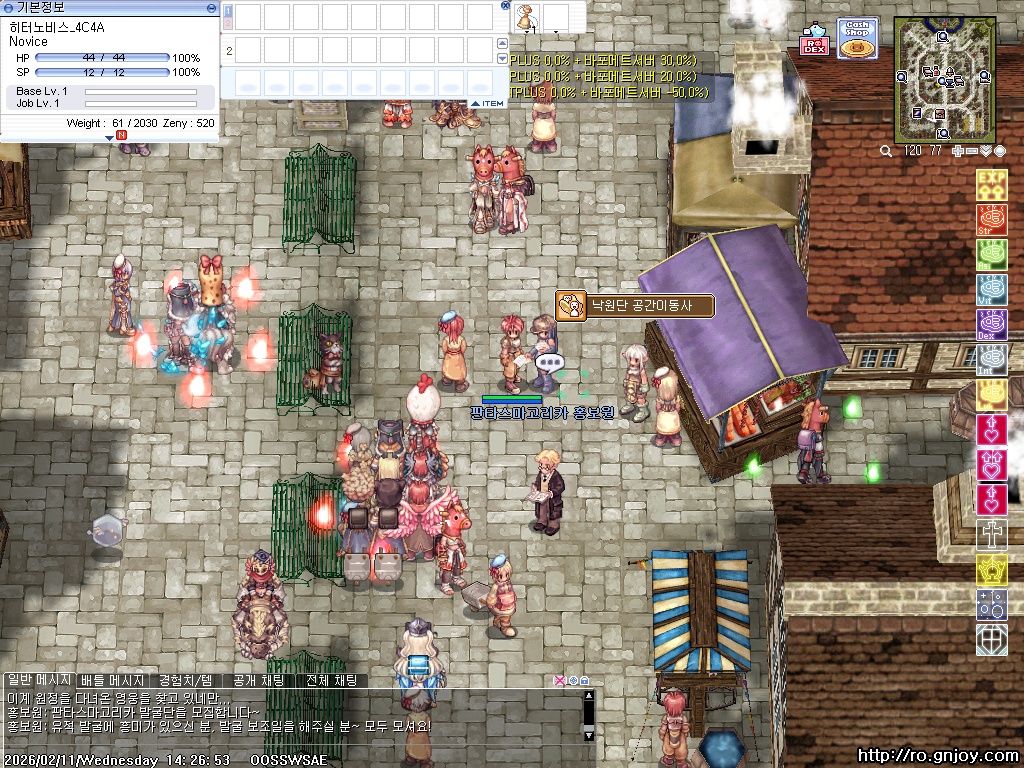The width and height of the screenshot is (1024, 768).
Task: Expand the status window's bottom arrow
Action: pyautogui.click(x=109, y=138)
